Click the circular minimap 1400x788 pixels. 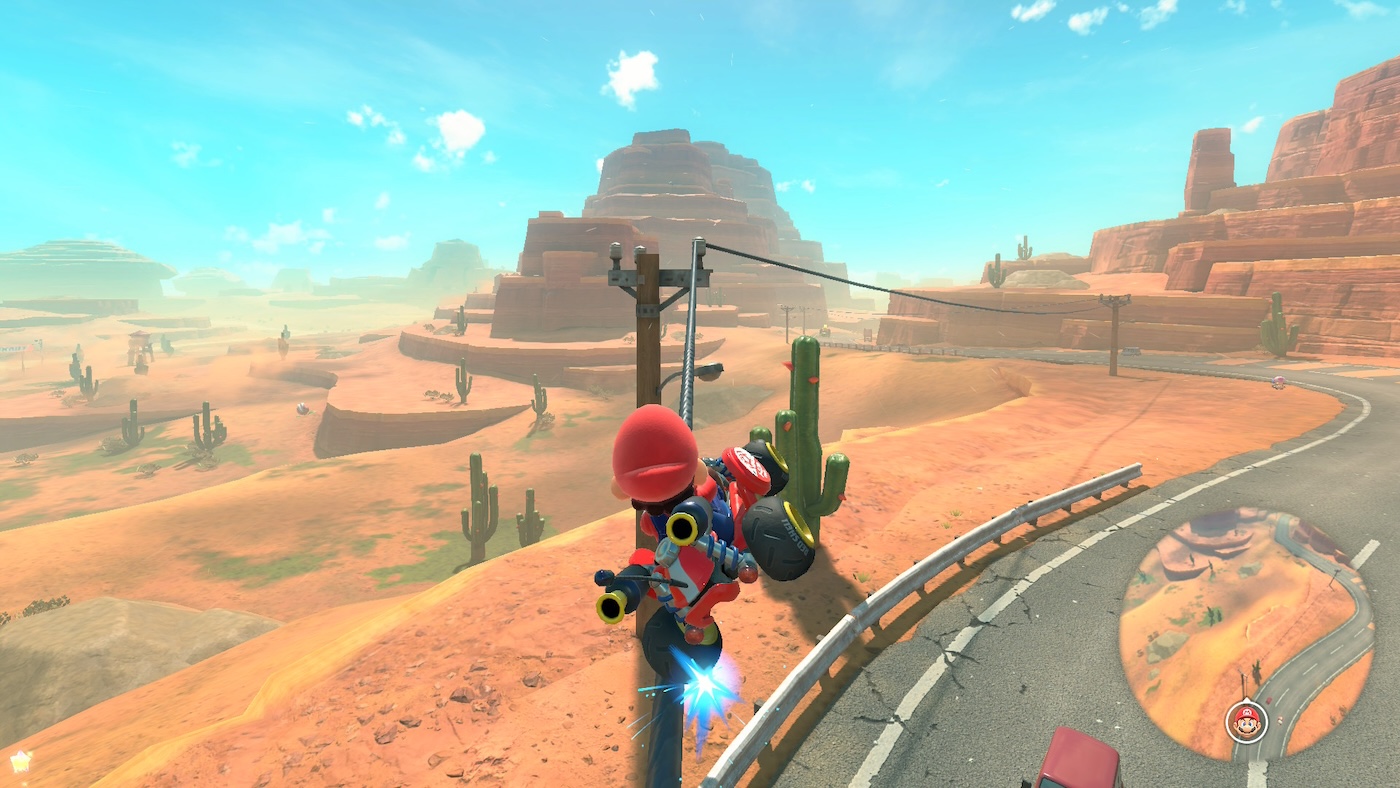pyautogui.click(x=1246, y=632)
